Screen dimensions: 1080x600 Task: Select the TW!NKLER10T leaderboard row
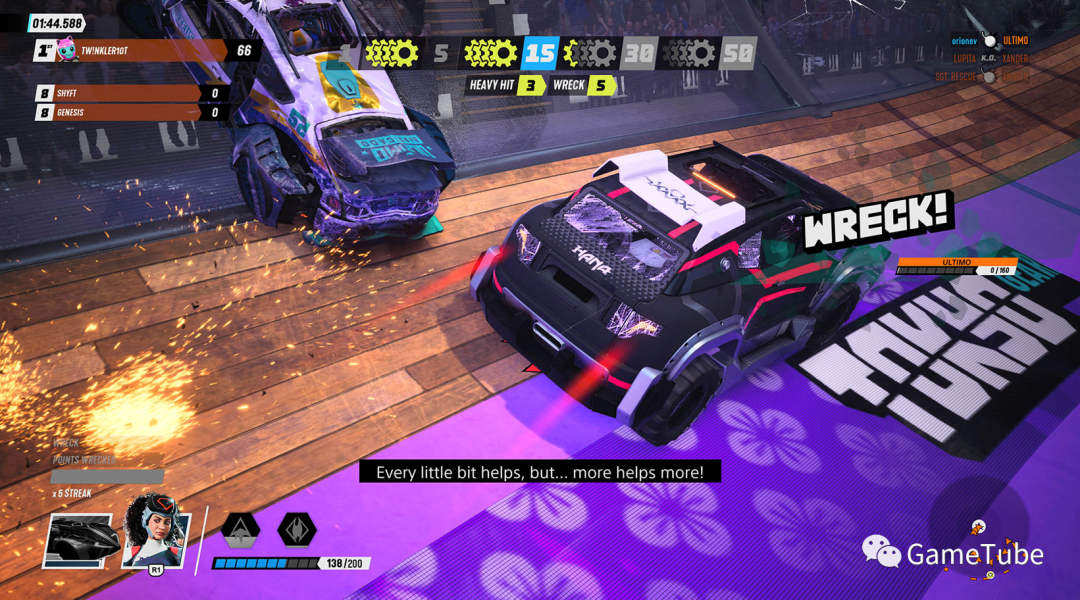click(145, 50)
